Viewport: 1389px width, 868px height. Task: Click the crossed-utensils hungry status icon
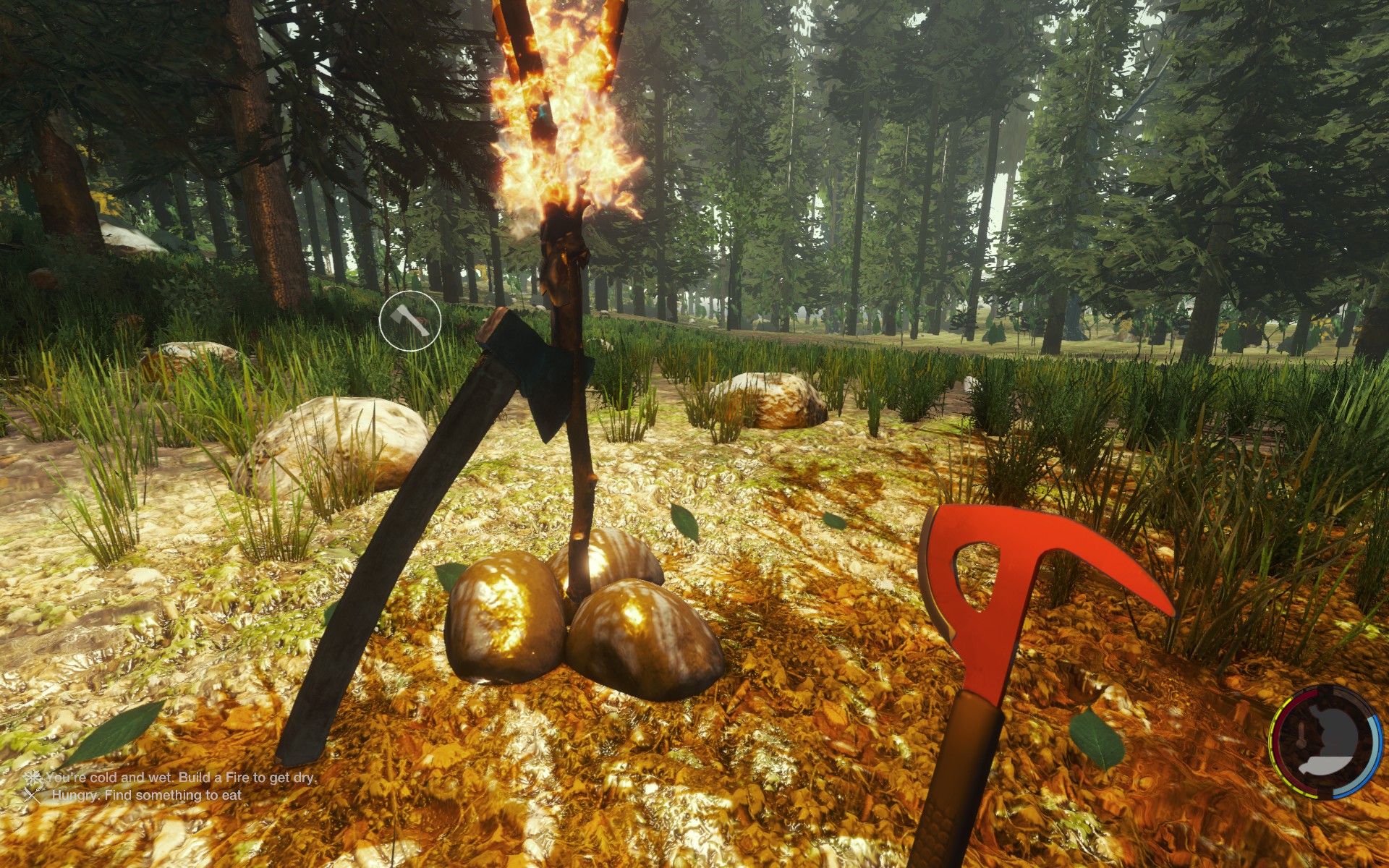[33, 795]
